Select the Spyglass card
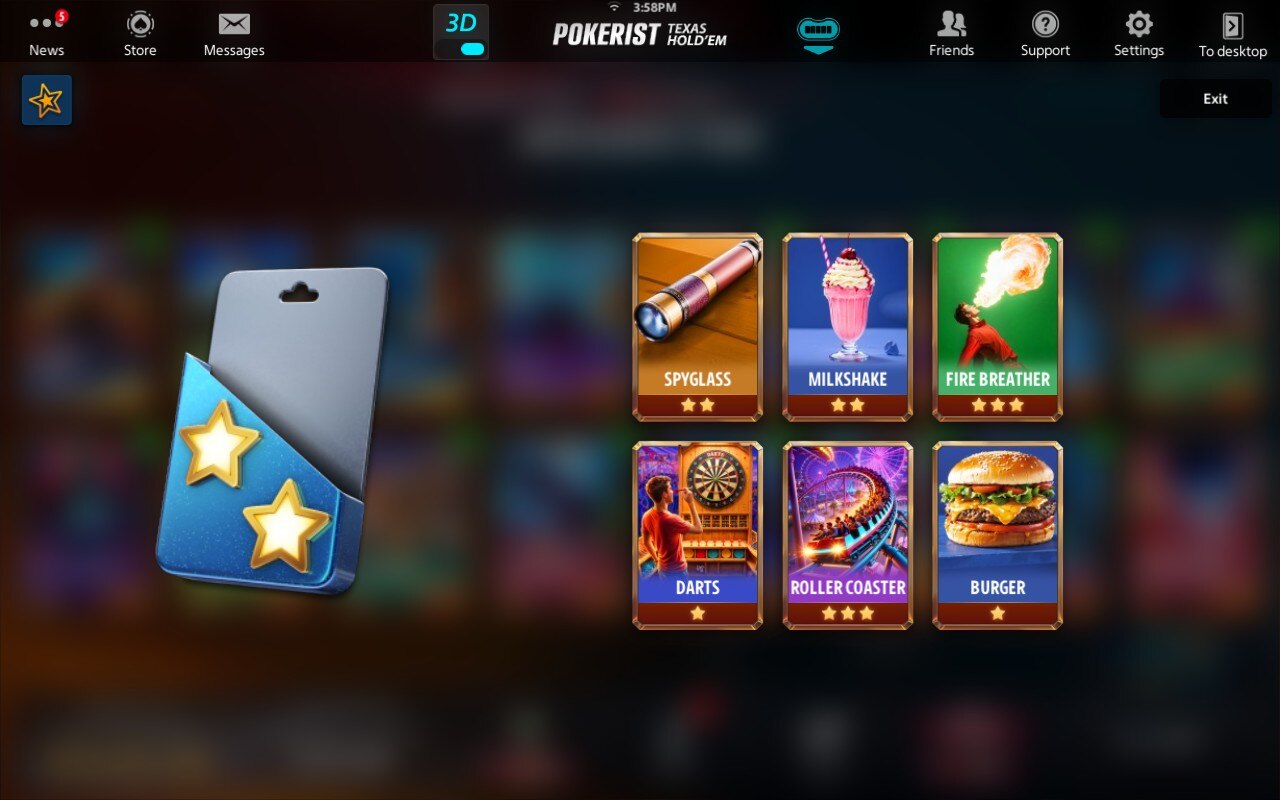Viewport: 1280px width, 800px height. [x=698, y=327]
